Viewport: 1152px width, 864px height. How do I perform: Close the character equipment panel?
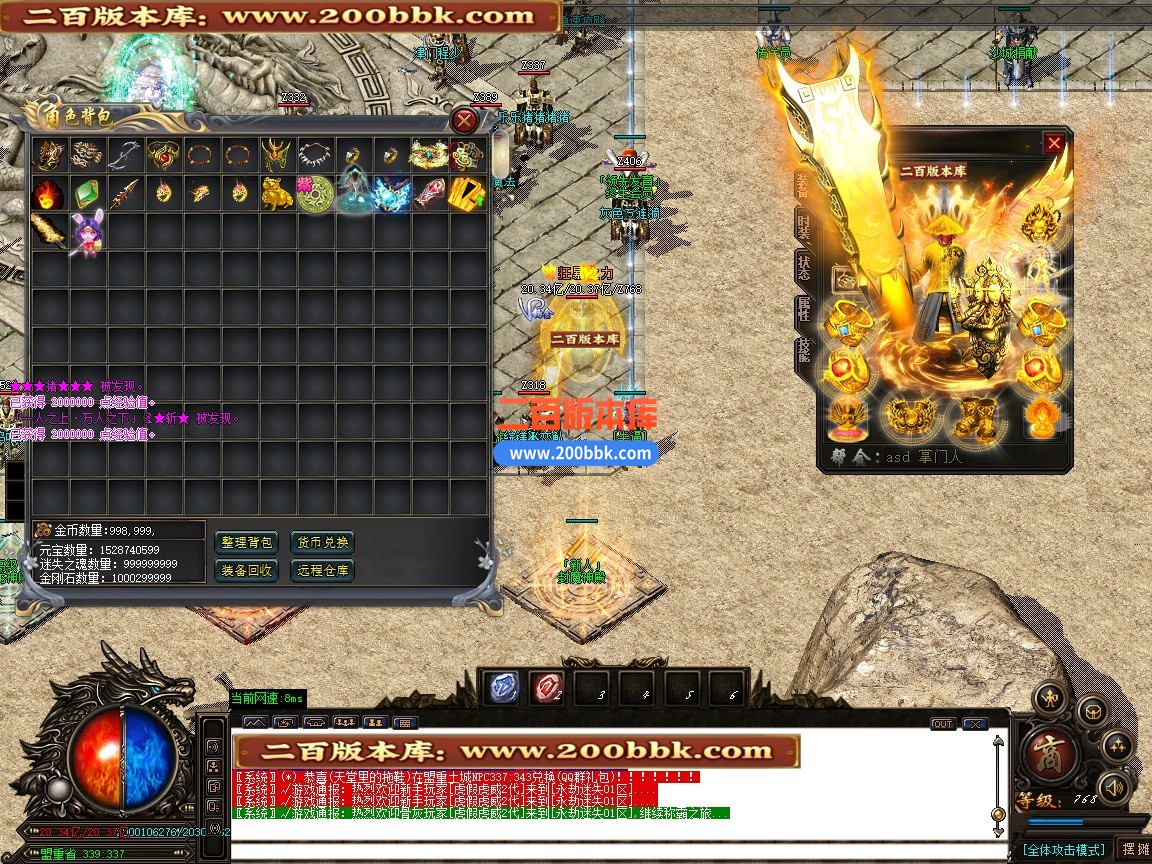tap(1054, 144)
